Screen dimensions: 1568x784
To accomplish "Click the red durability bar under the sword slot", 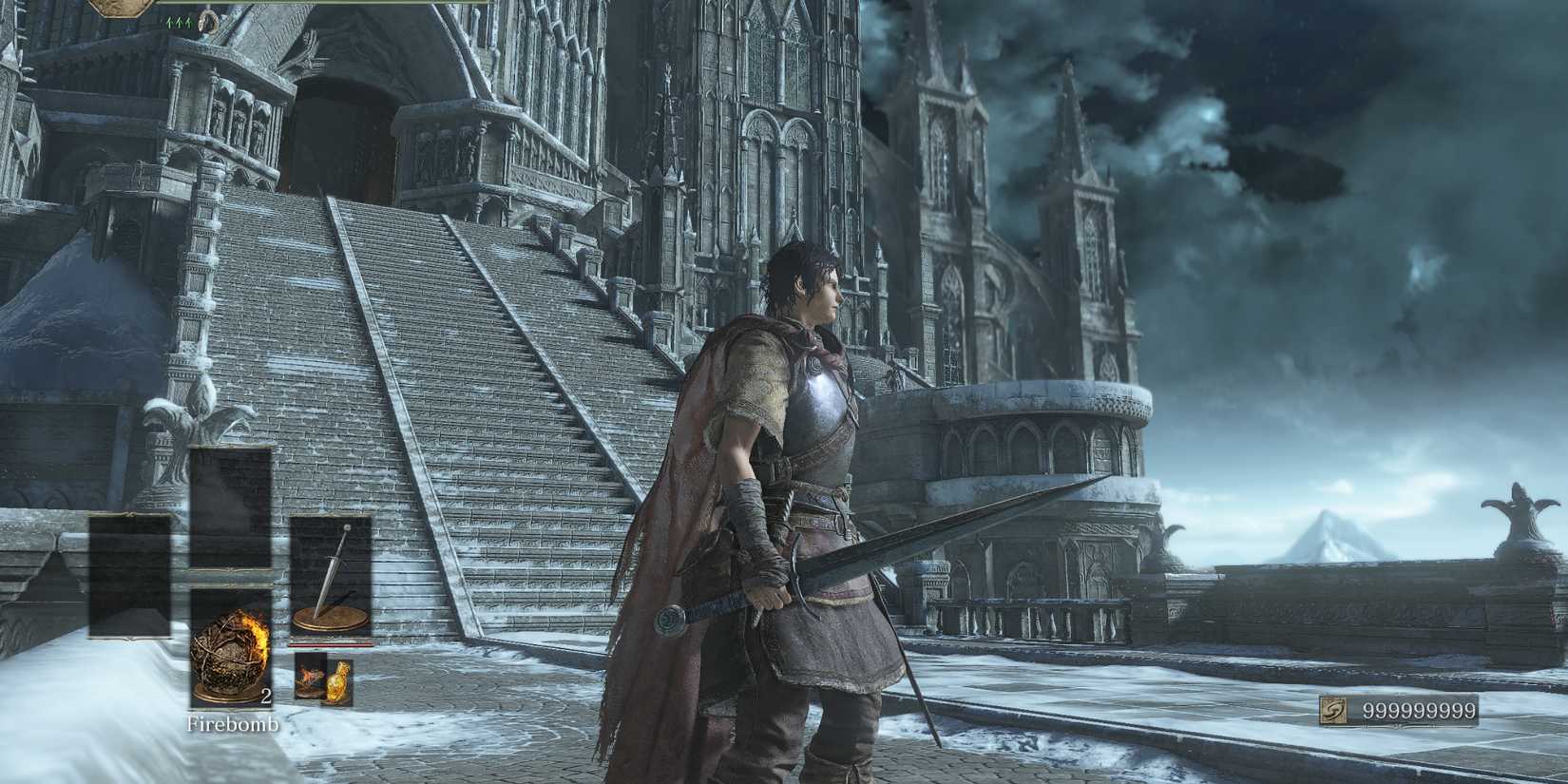I will click(331, 644).
